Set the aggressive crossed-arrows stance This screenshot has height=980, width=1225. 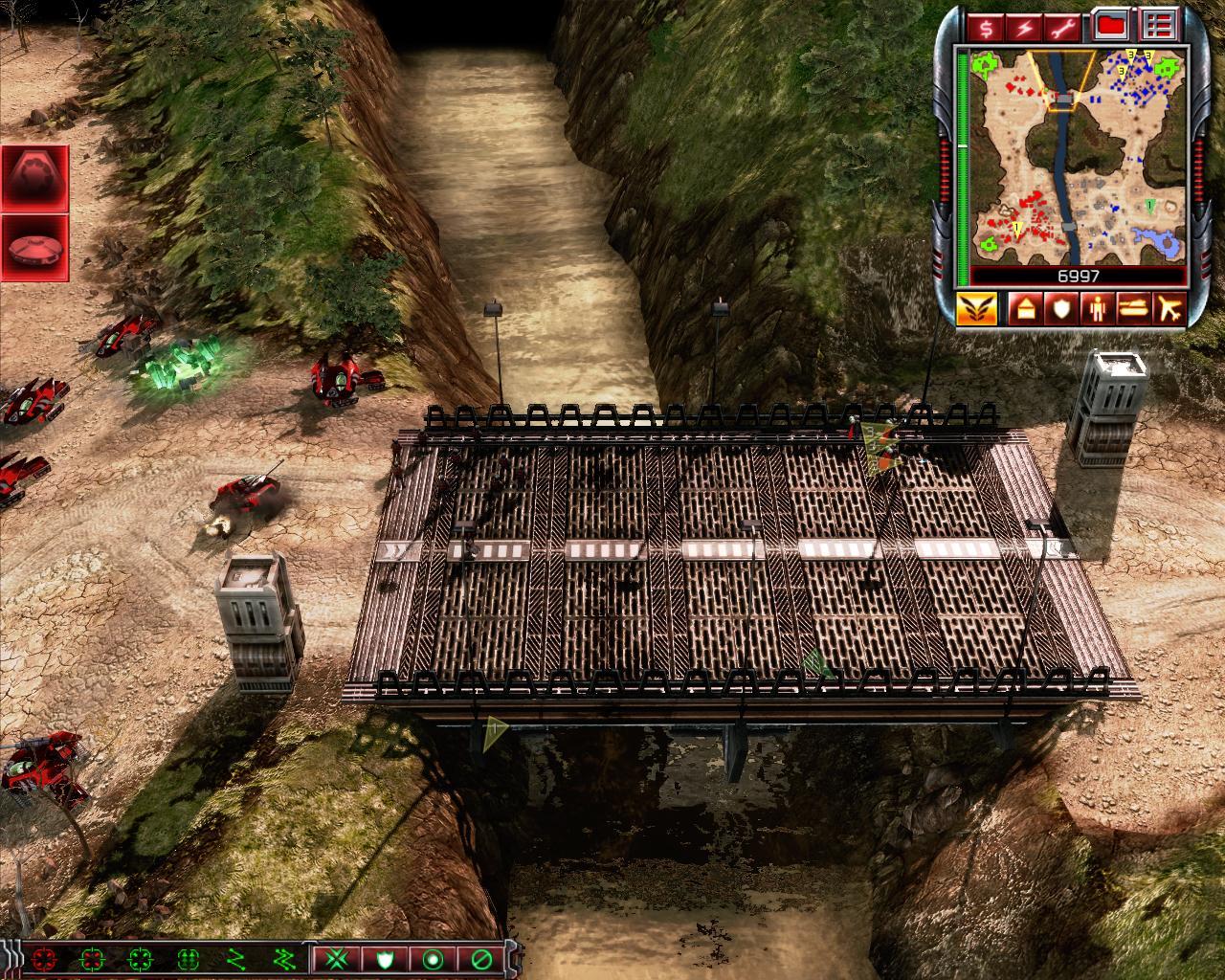(335, 958)
